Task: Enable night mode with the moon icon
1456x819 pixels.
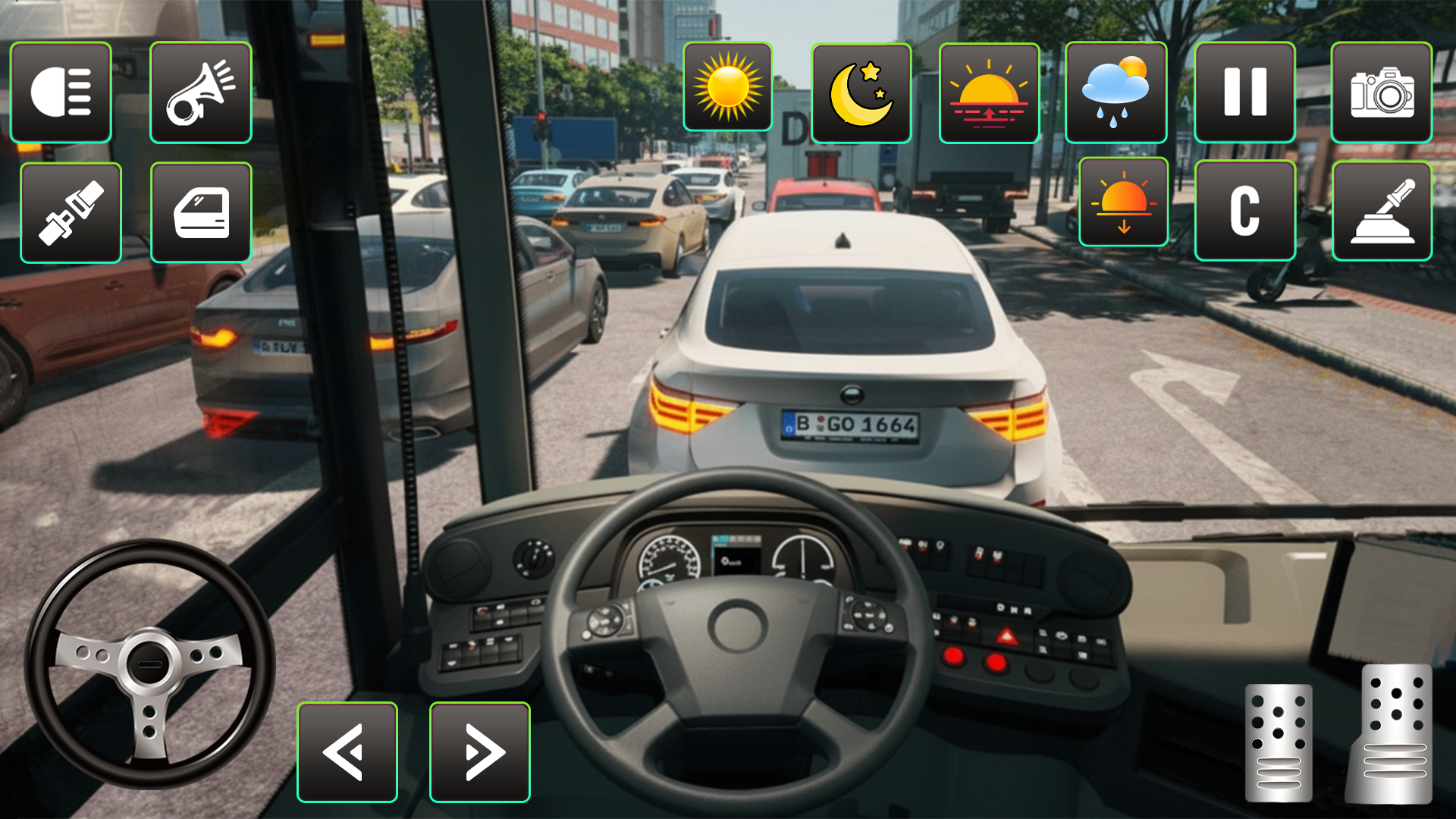Action: (x=861, y=93)
